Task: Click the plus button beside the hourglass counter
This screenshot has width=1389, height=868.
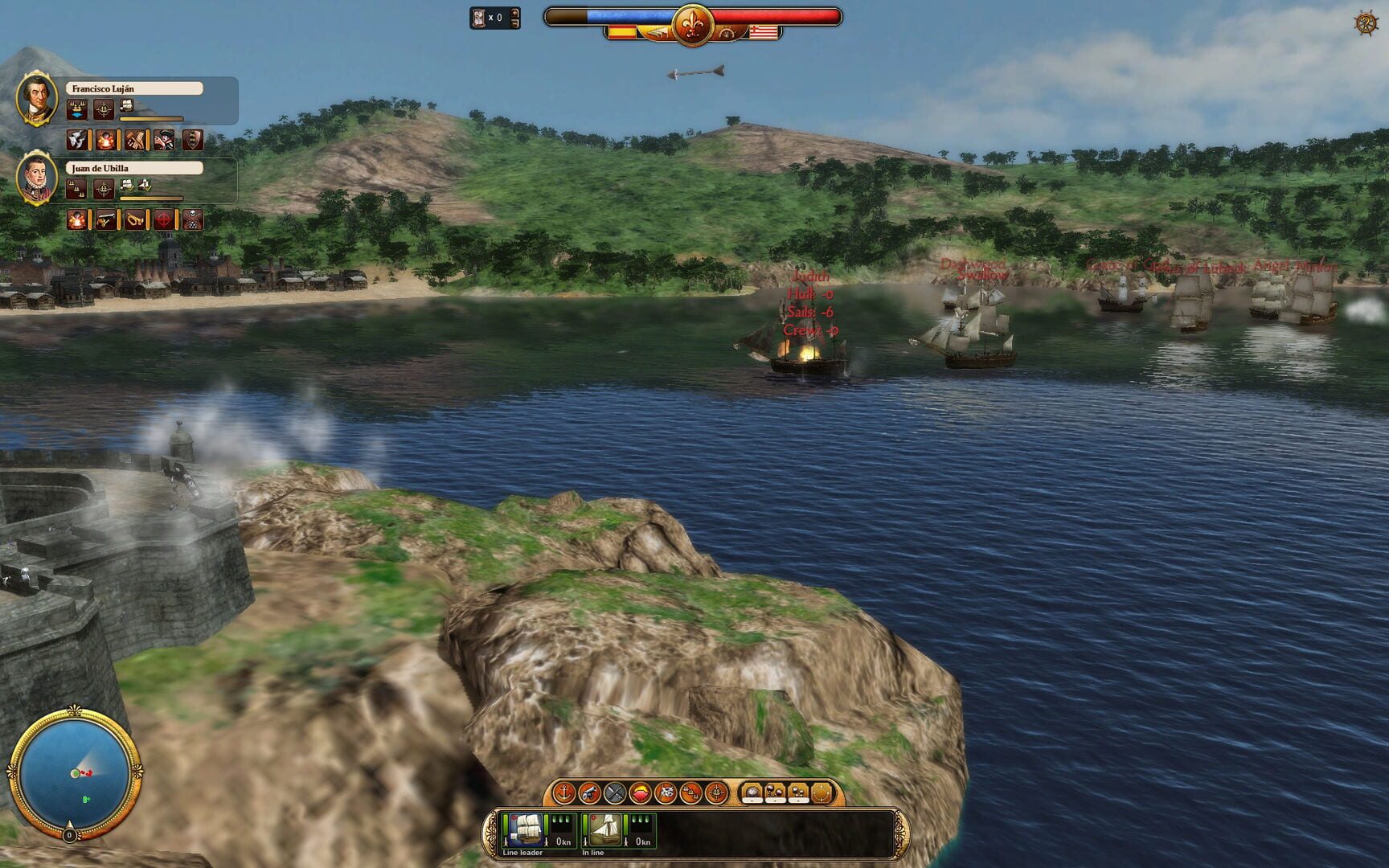Action: (x=514, y=14)
